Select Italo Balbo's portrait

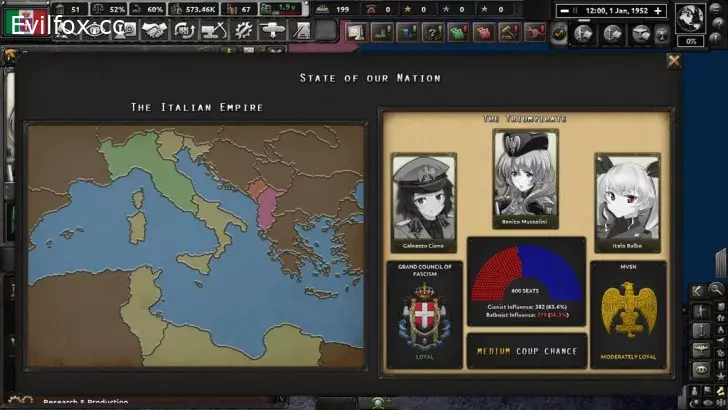point(628,198)
